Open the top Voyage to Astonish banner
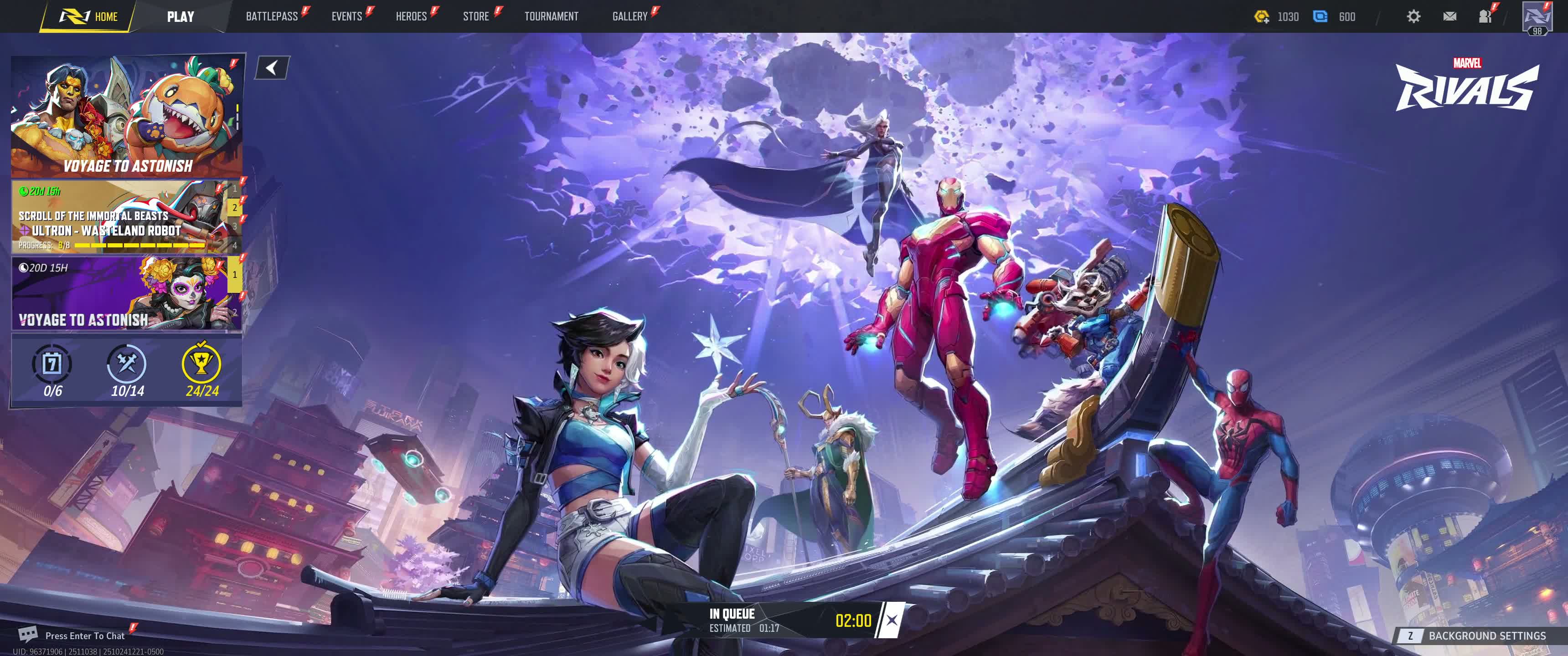This screenshot has width=1568, height=656. tap(127, 116)
